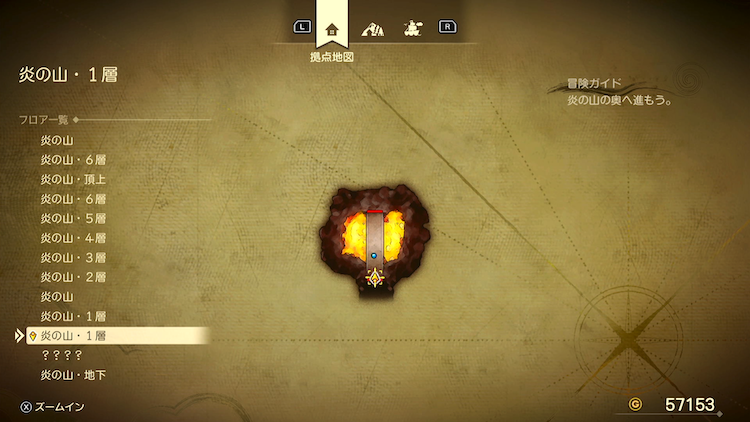View the 炎の山・2層 floor

click(x=73, y=277)
